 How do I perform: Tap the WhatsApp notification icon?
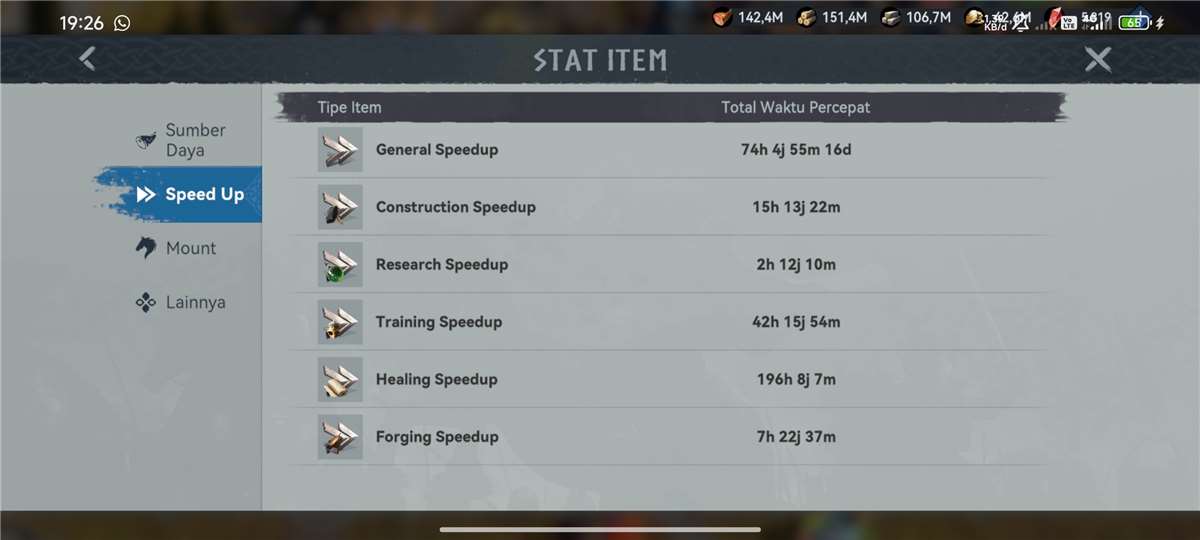(x=122, y=22)
